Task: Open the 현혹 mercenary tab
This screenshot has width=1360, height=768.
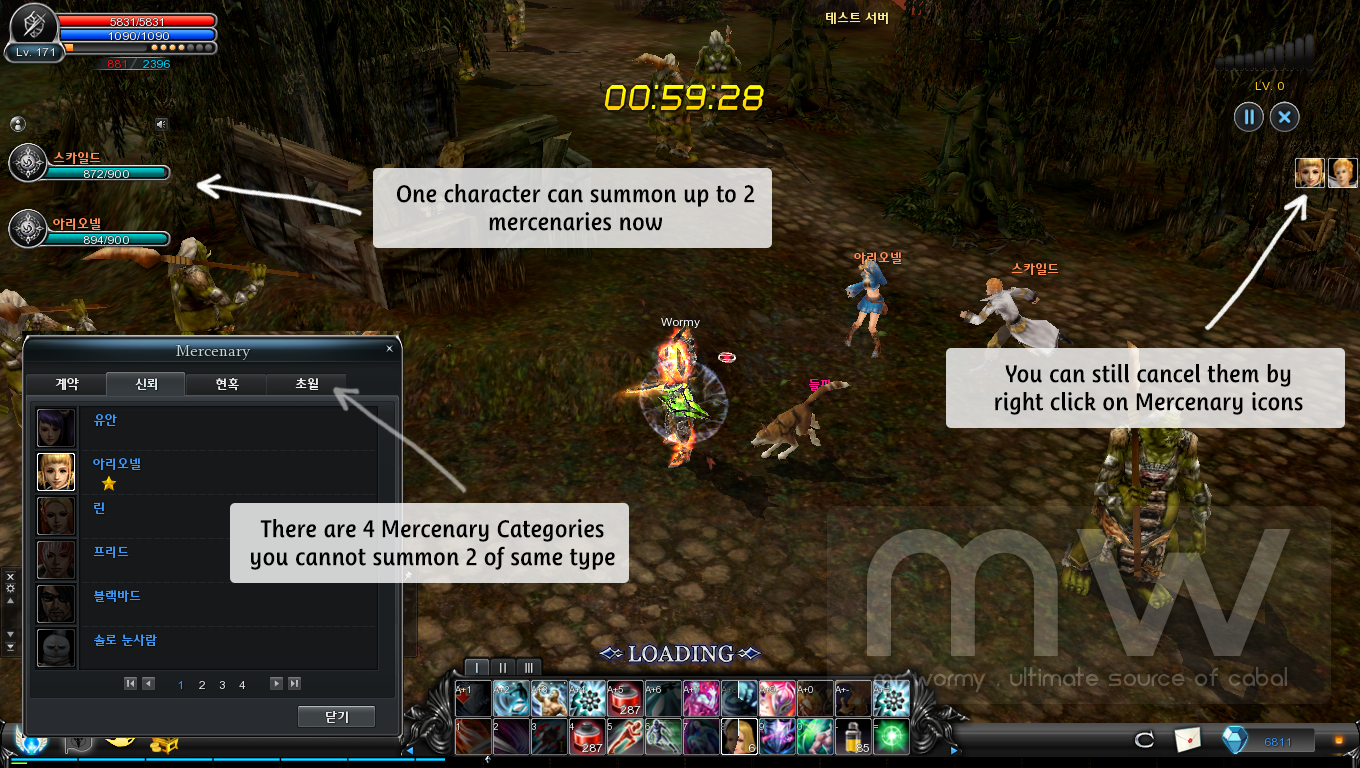Action: (226, 384)
